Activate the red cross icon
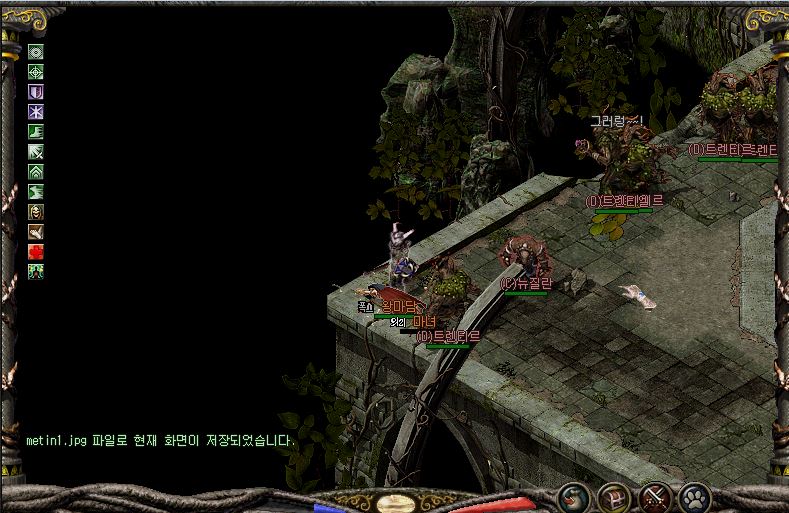Screen dimensions: 789x513 coord(36,252)
